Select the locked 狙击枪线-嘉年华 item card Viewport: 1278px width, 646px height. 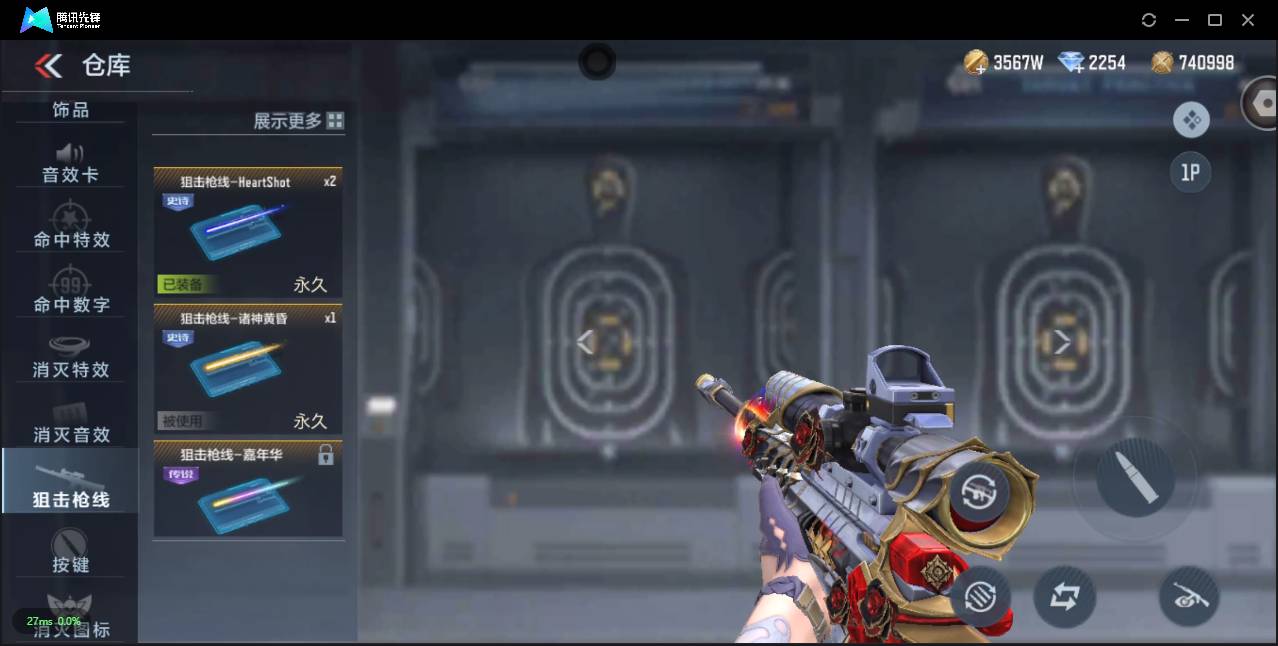tap(247, 490)
